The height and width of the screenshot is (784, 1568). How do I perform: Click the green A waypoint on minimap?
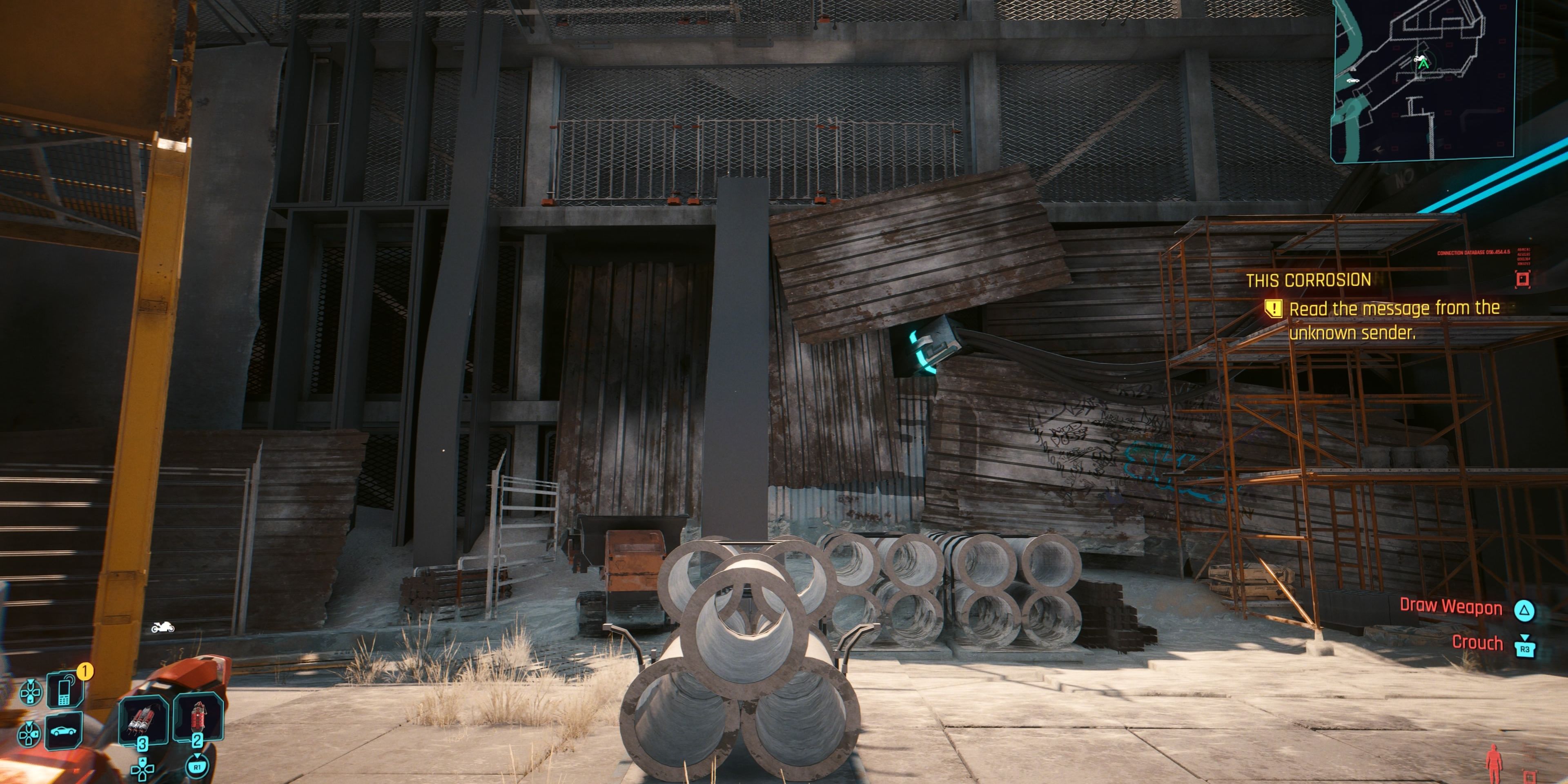(x=1423, y=65)
